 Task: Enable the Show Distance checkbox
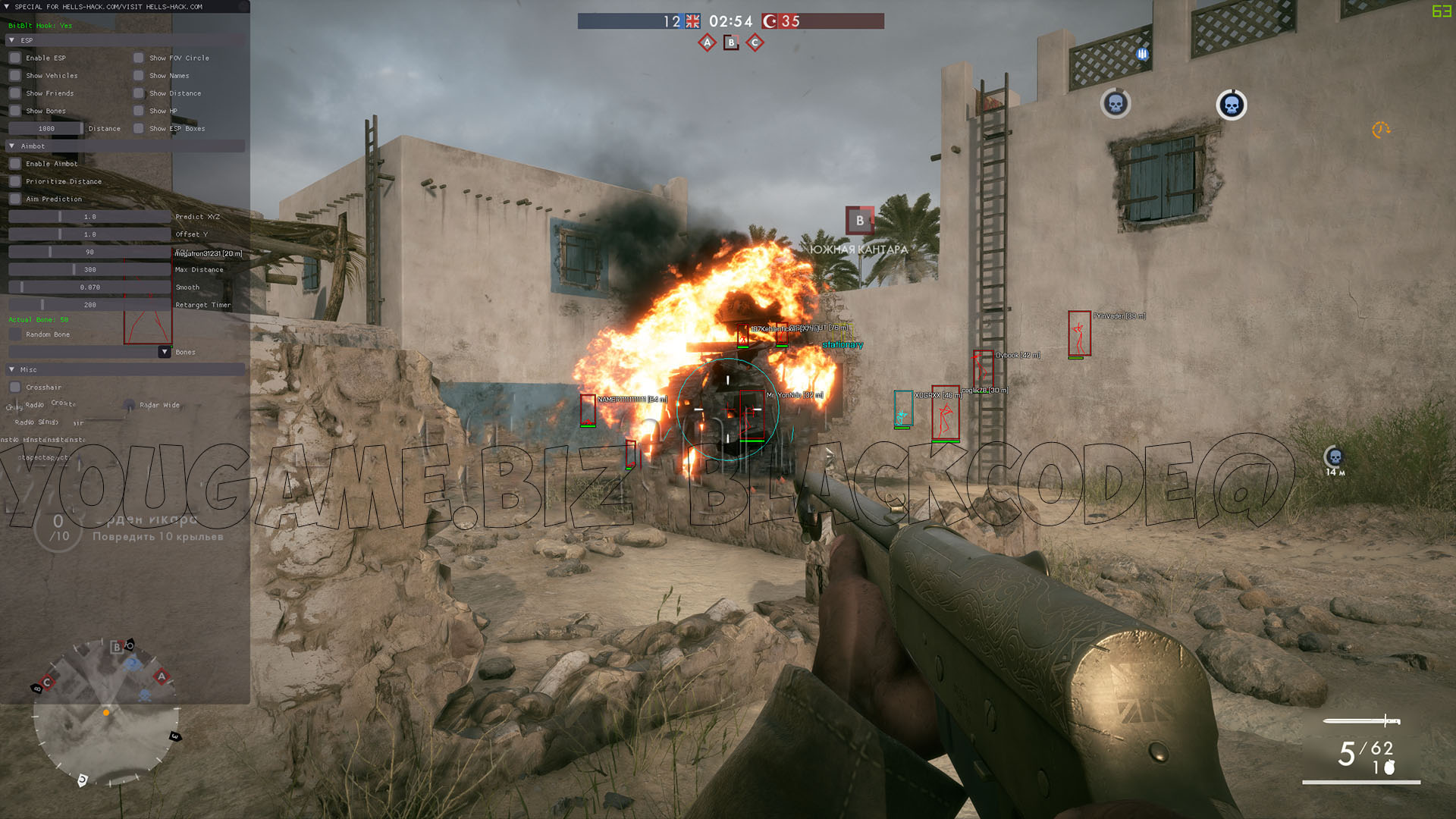coord(139,93)
